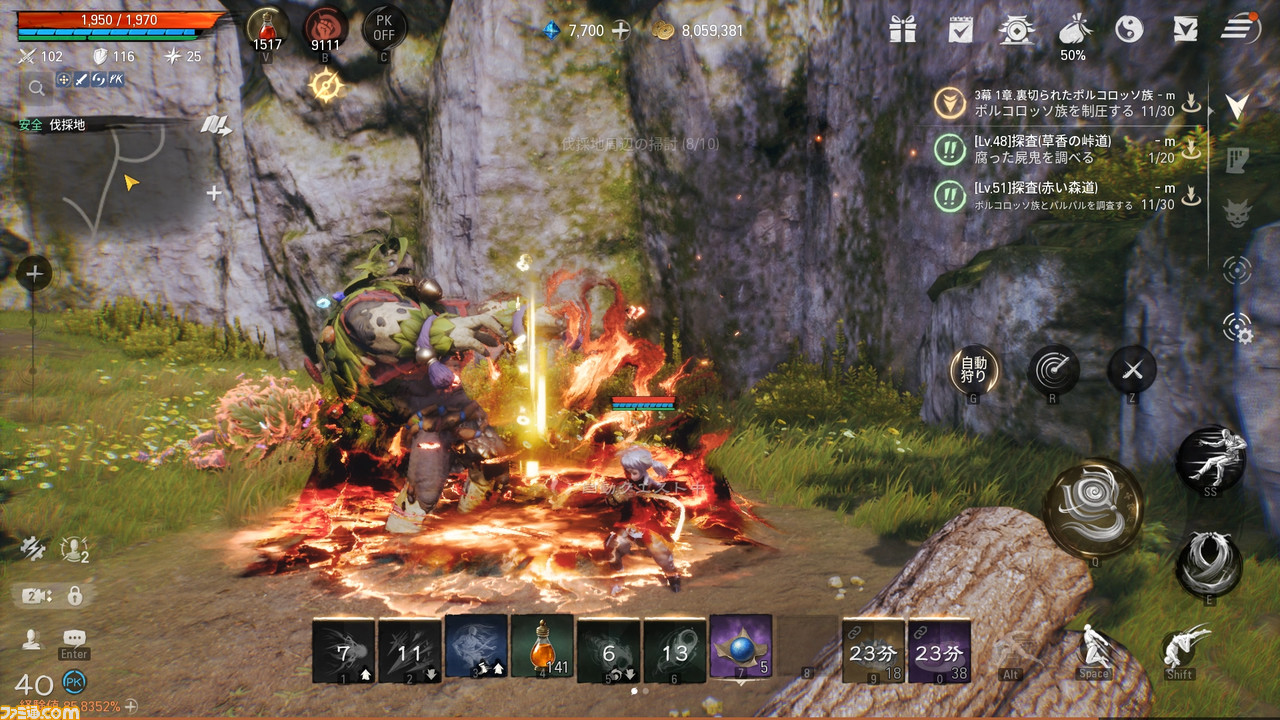Click the magnifying glass search icon

[36, 88]
